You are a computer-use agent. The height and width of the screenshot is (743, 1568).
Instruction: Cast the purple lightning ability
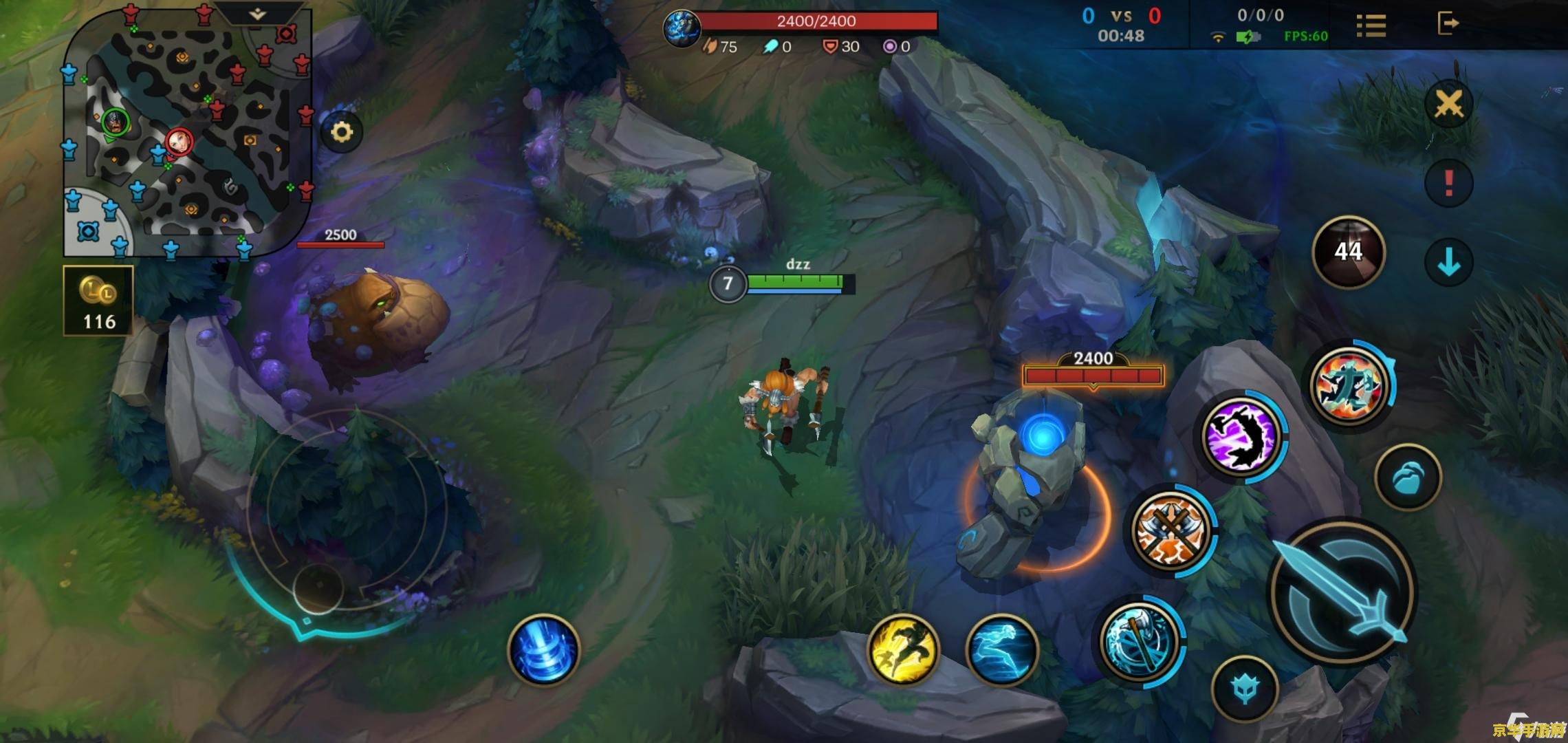(x=1242, y=435)
